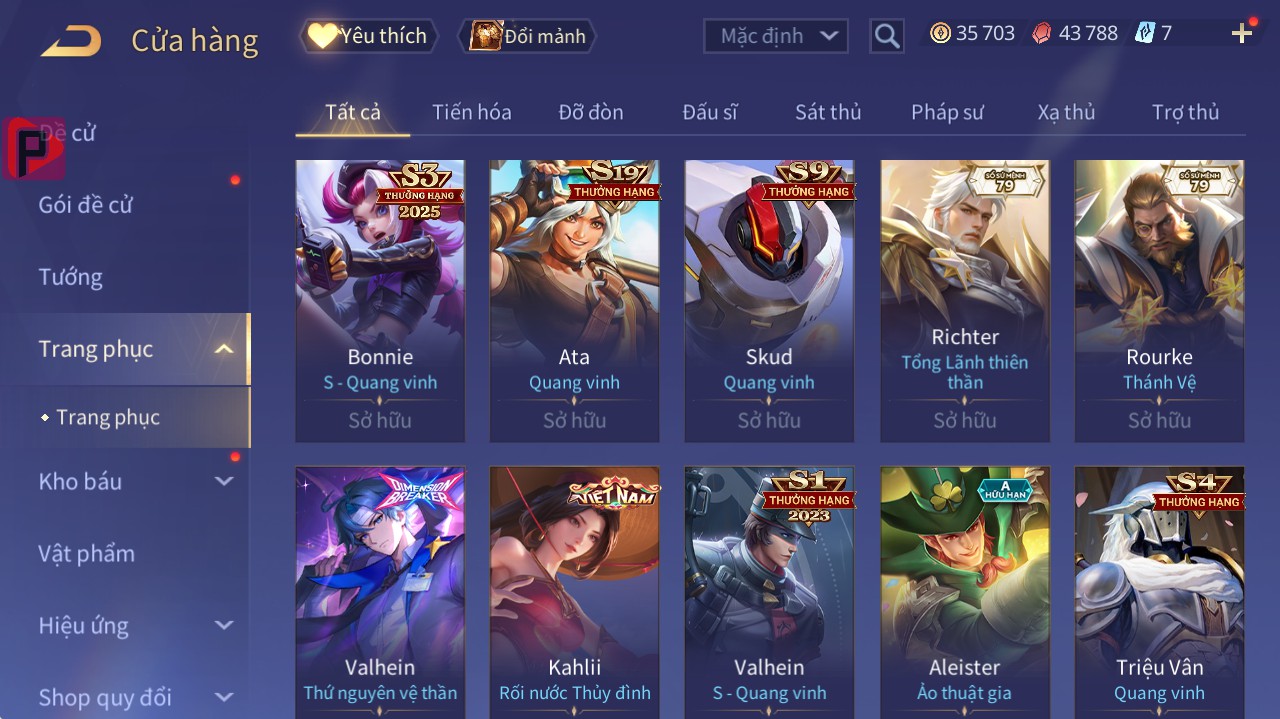Switch to the Xạ thủ tab
The height and width of the screenshot is (719, 1280).
tap(1066, 112)
